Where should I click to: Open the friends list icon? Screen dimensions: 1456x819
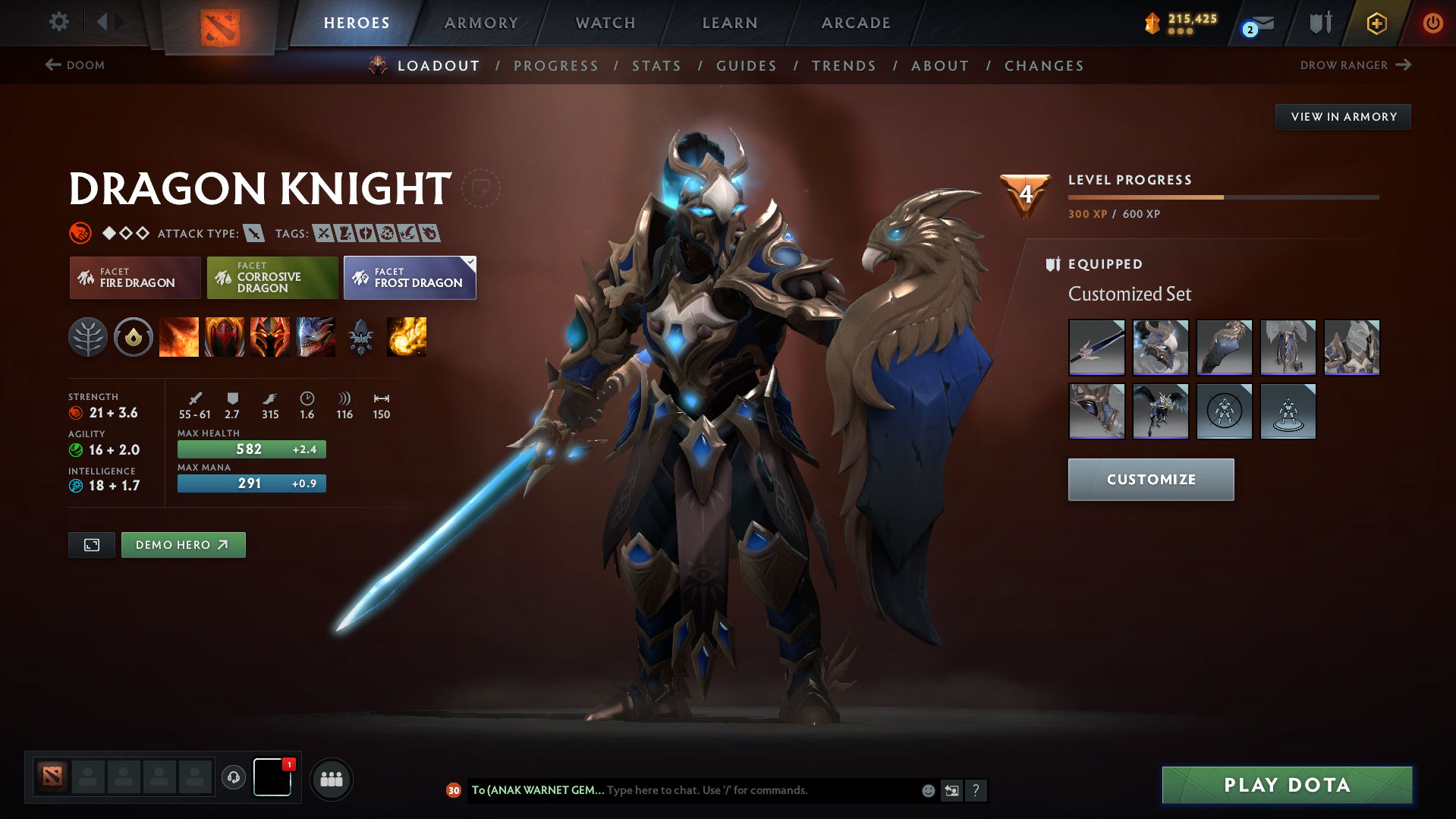(x=332, y=779)
